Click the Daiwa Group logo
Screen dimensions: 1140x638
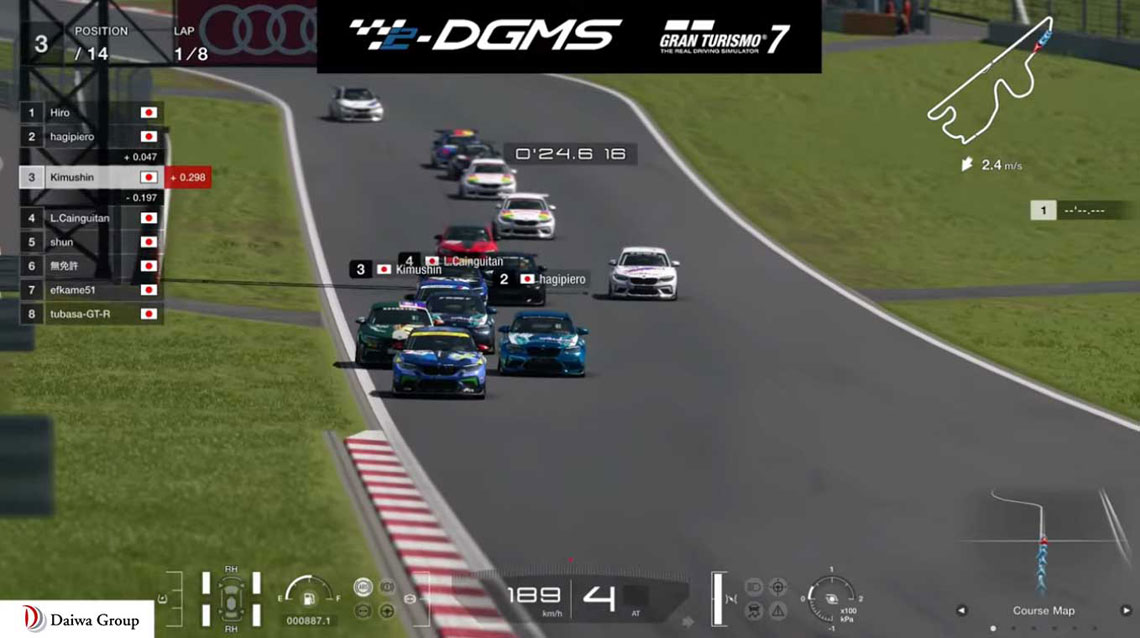(77, 620)
